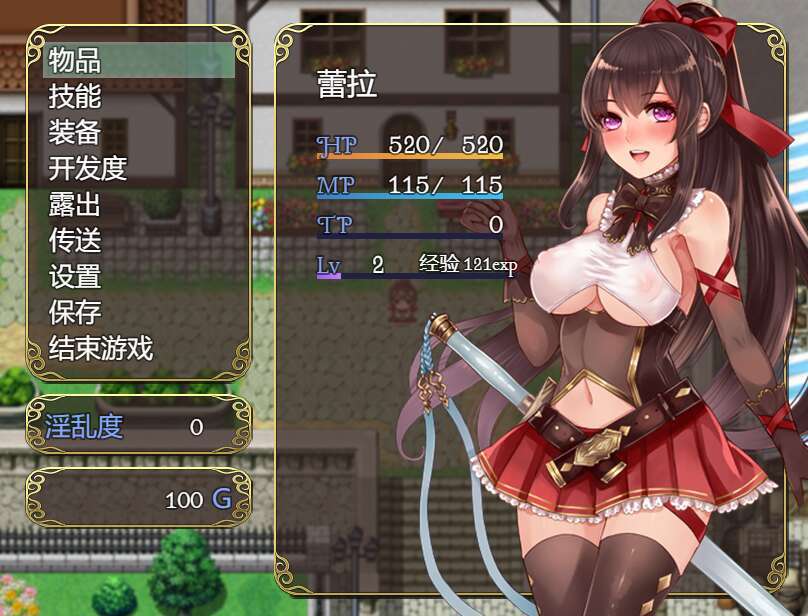Open the 传送 teleport option

point(76,240)
